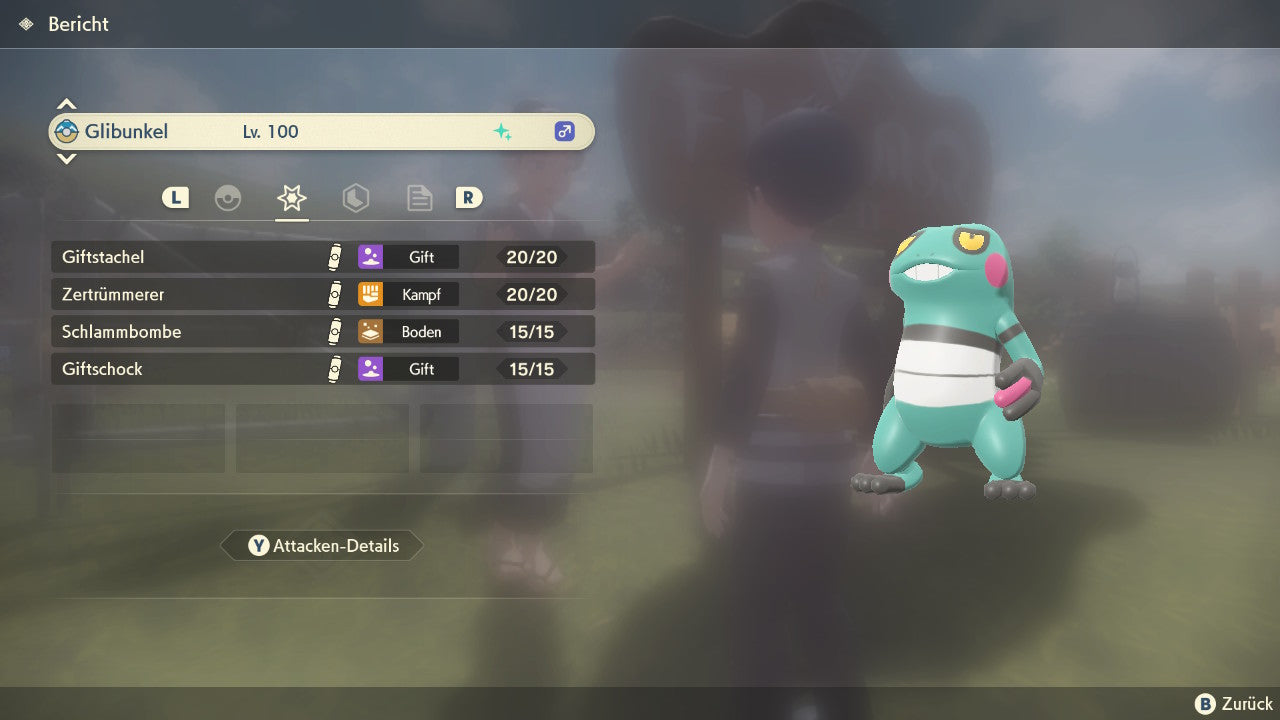This screenshot has height=720, width=1280.
Task: Select the Giftstachel move row
Action: point(322,257)
